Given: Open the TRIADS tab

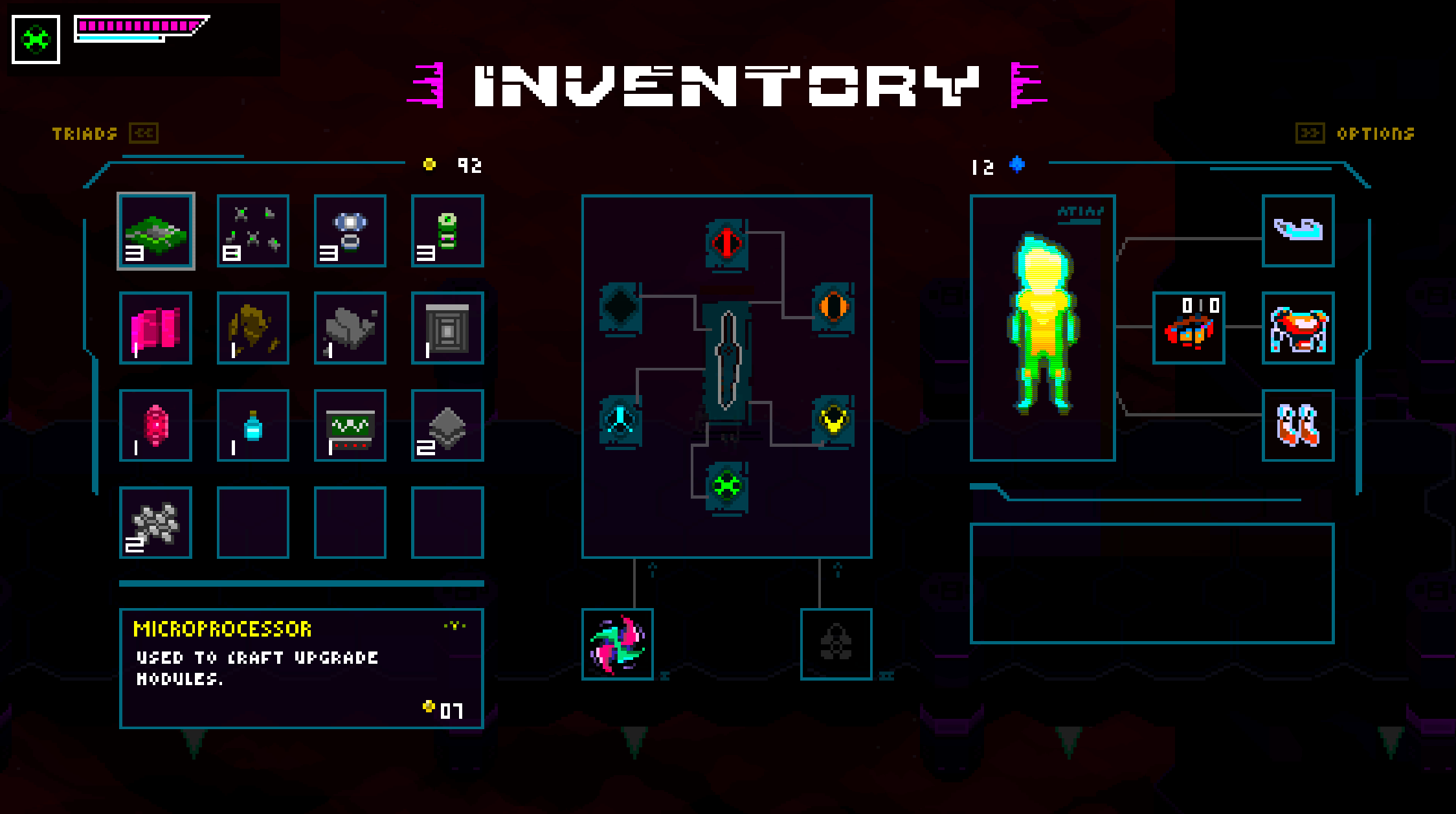Looking at the screenshot, I should point(84,133).
